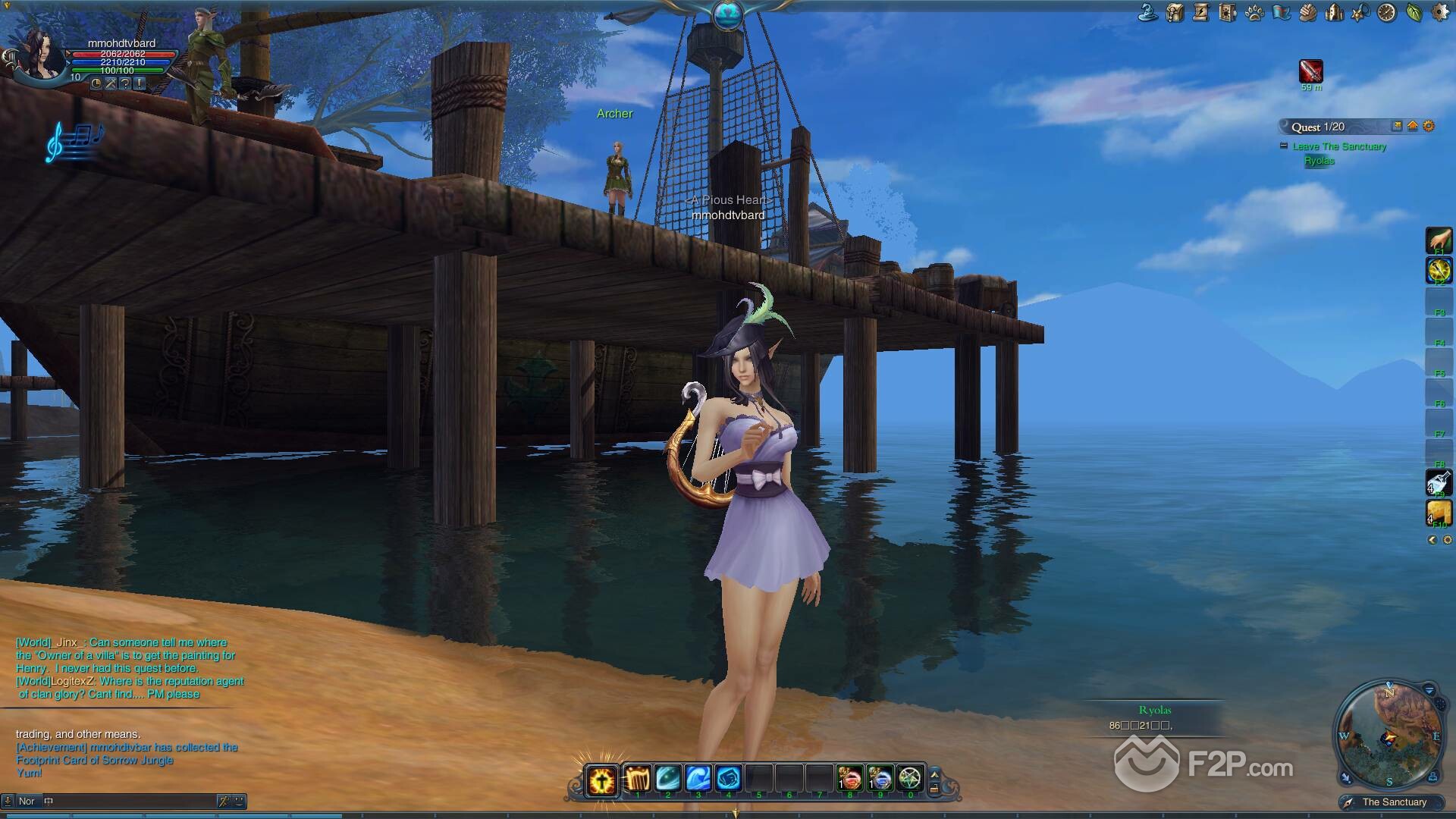
Task: Open the circular minimap
Action: pos(1389,734)
